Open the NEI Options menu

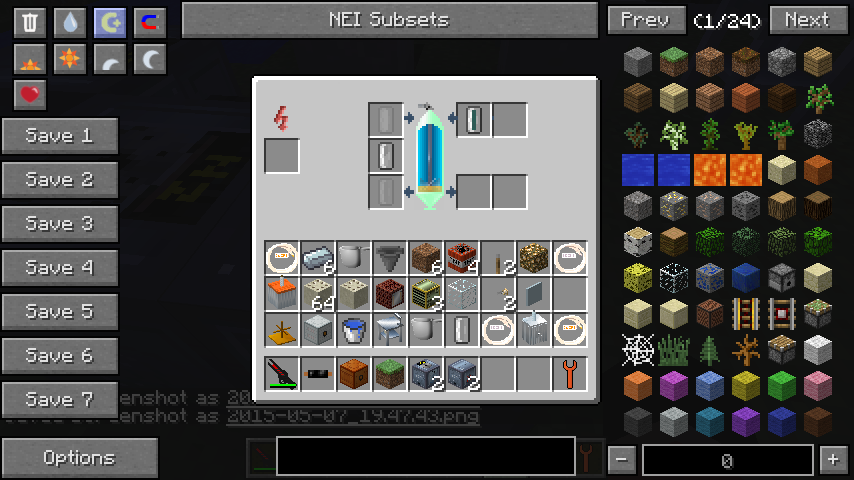tap(79, 458)
